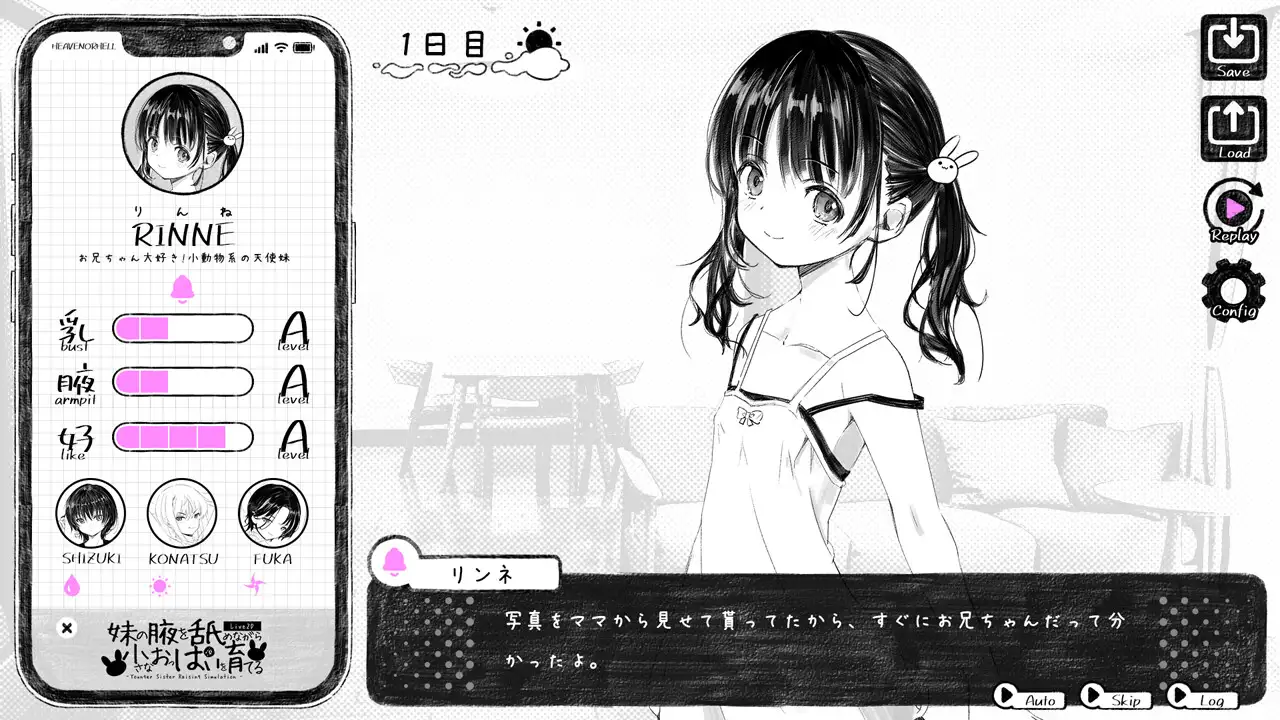Click the game logo on the phone
Viewport: 1280px width, 720px height.
click(x=185, y=648)
